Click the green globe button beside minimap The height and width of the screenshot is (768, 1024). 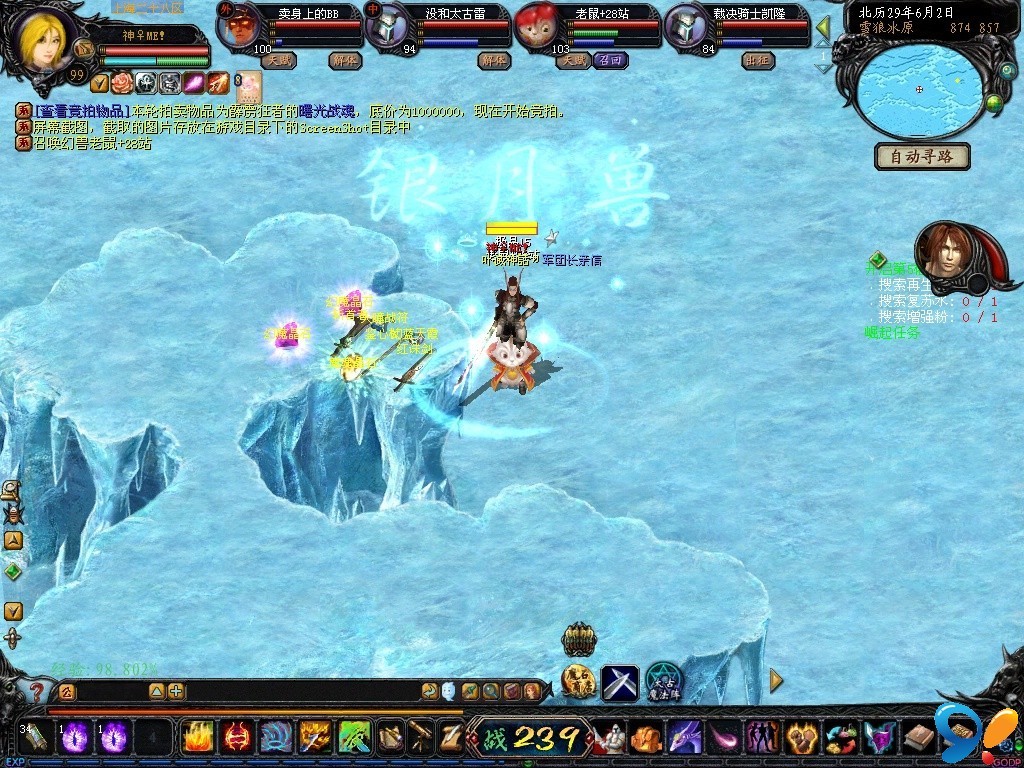[993, 102]
